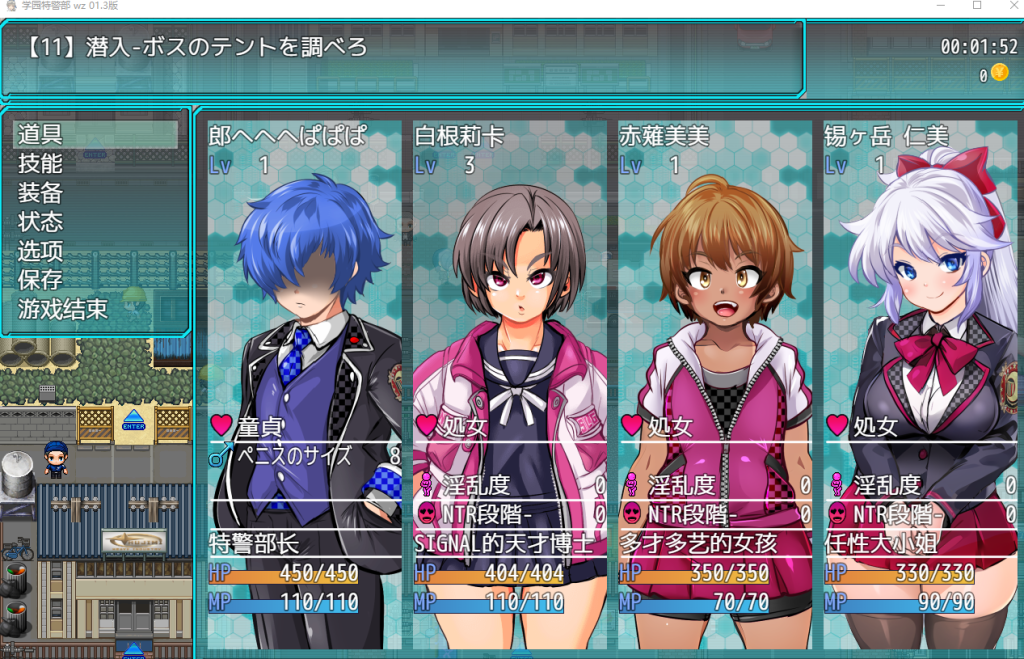The image size is (1024, 659).
Task: Select 保存 to save the game
Action: pos(40,280)
